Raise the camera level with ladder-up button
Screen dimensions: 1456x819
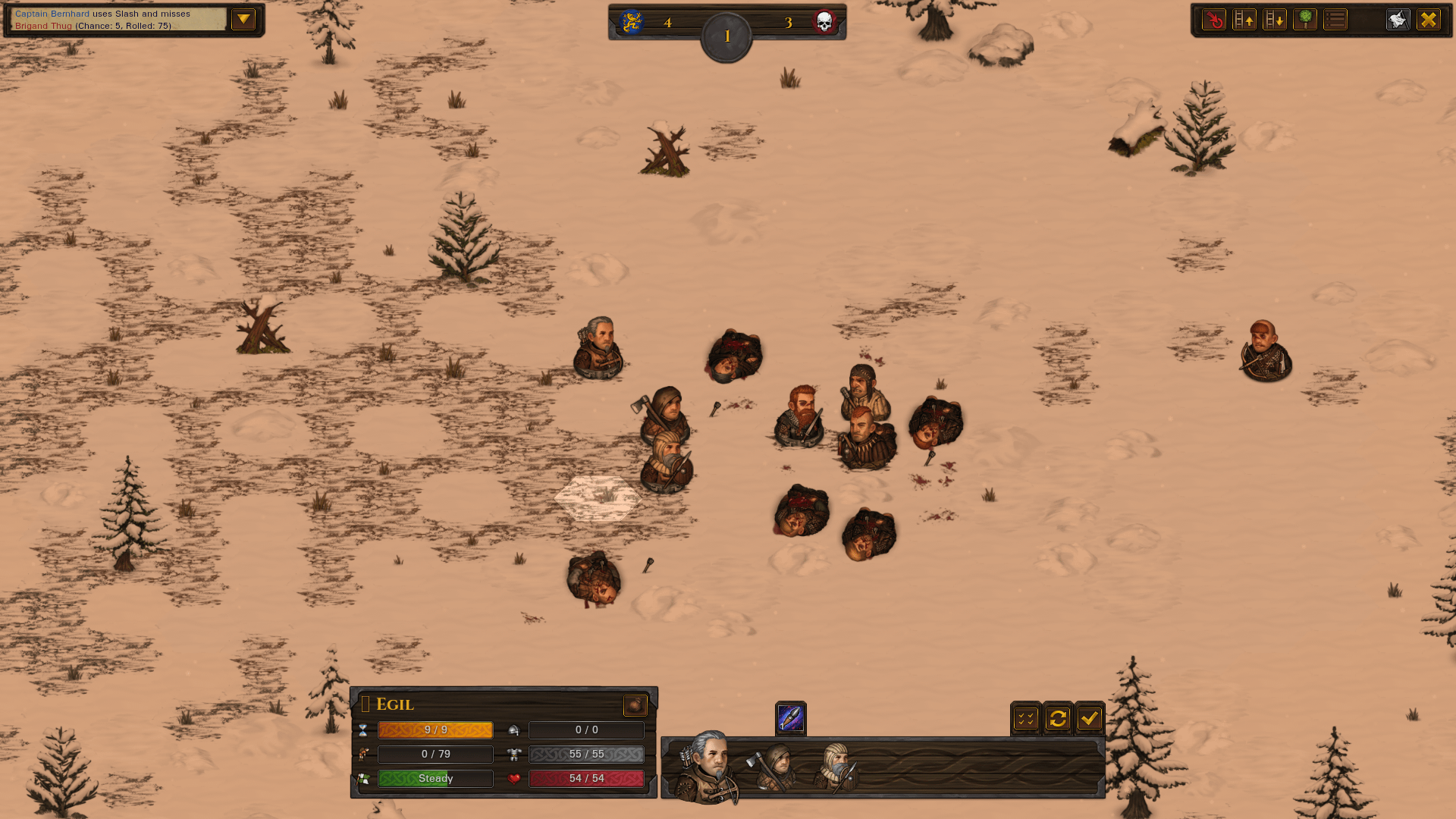pyautogui.click(x=1244, y=20)
